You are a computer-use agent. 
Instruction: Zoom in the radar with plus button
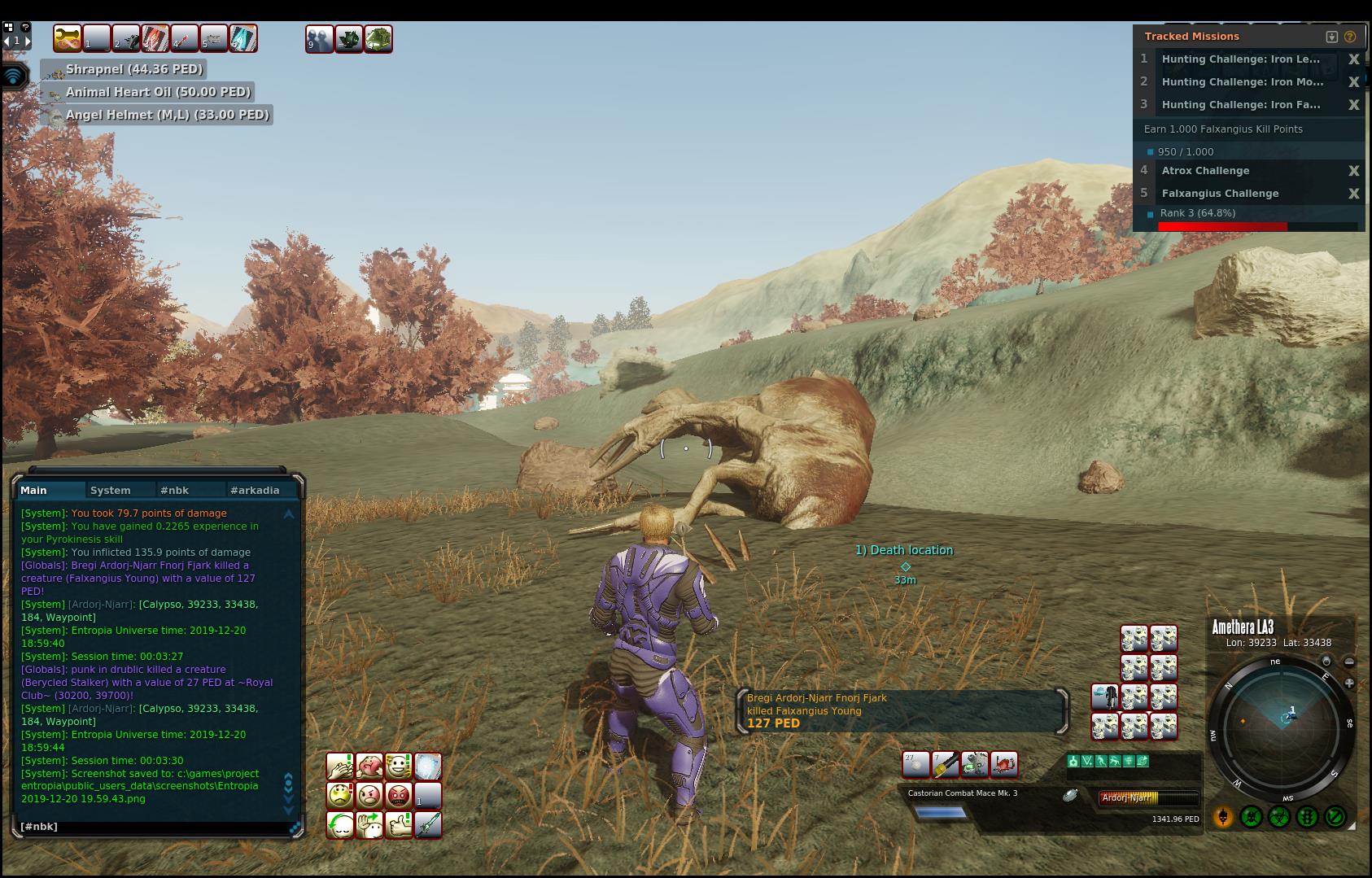[x=1349, y=684]
